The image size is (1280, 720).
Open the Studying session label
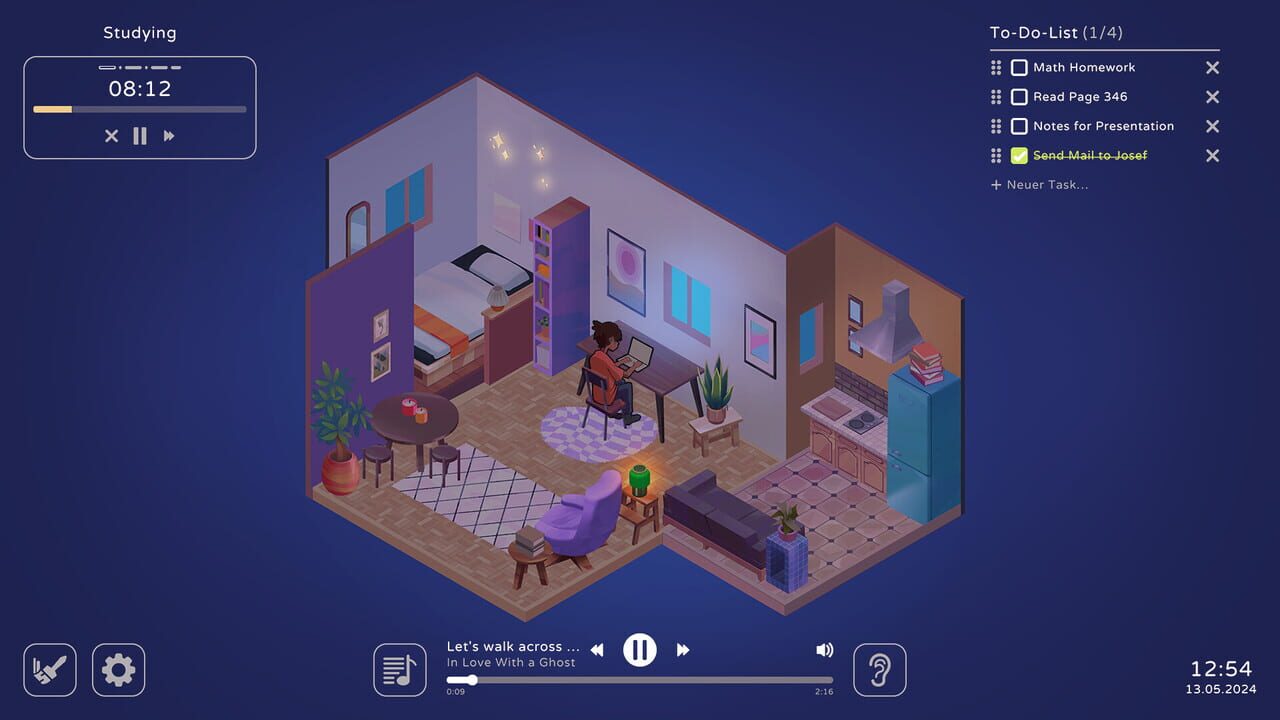(x=139, y=32)
